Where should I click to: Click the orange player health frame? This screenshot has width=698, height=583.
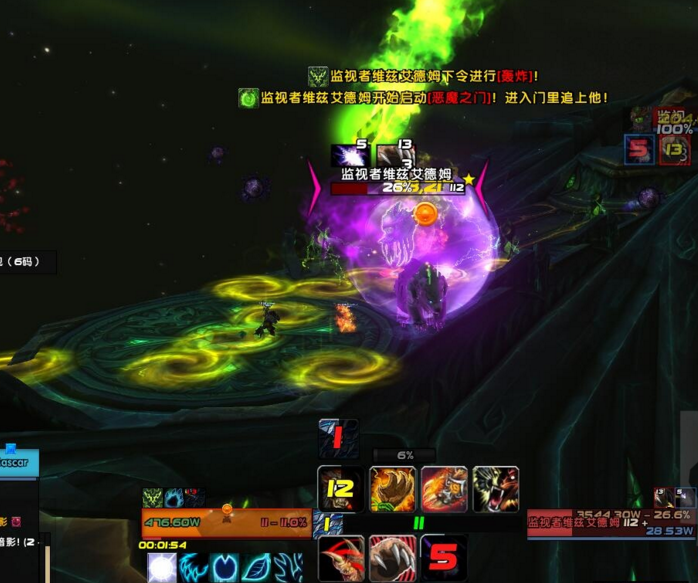[x=226, y=522]
